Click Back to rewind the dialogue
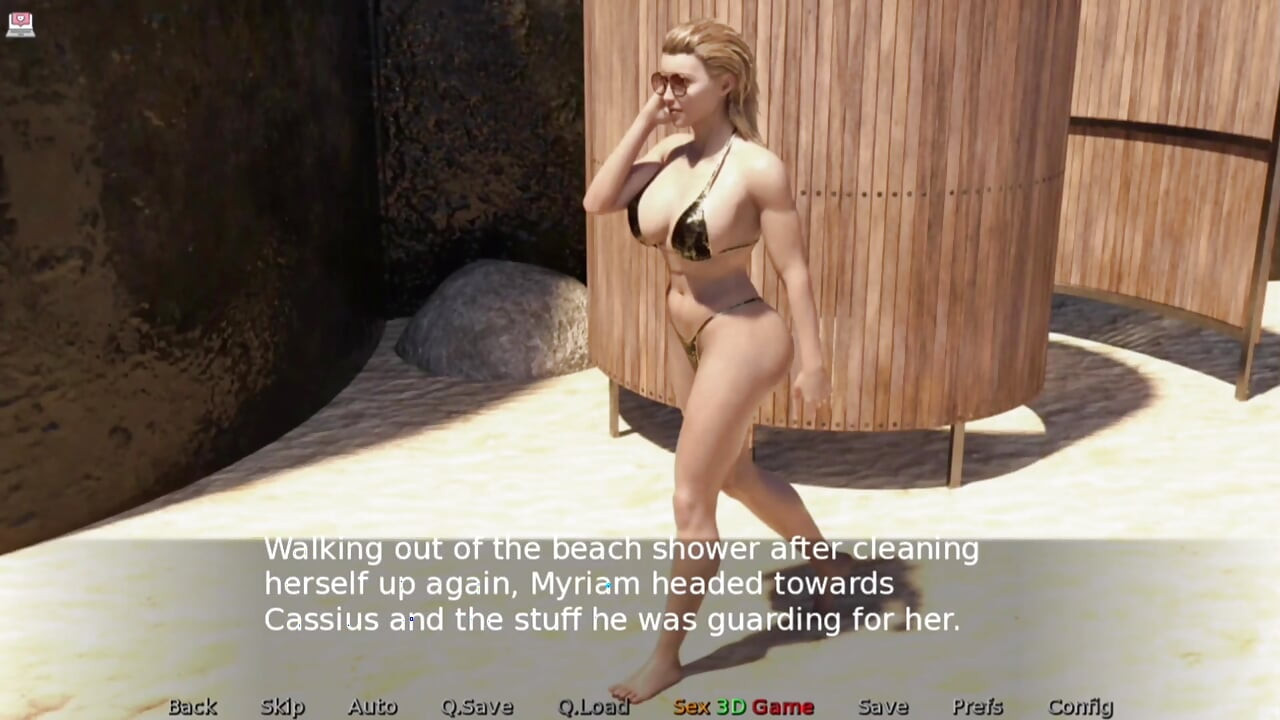 pos(191,707)
